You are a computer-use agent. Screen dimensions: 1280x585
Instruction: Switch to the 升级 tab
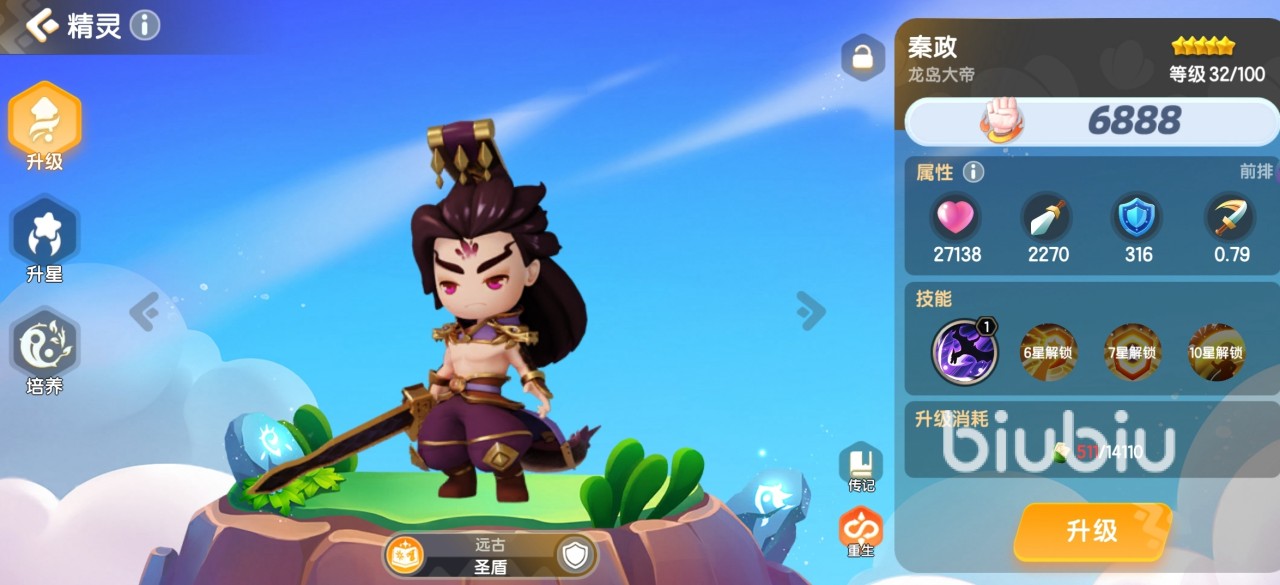[x=45, y=126]
